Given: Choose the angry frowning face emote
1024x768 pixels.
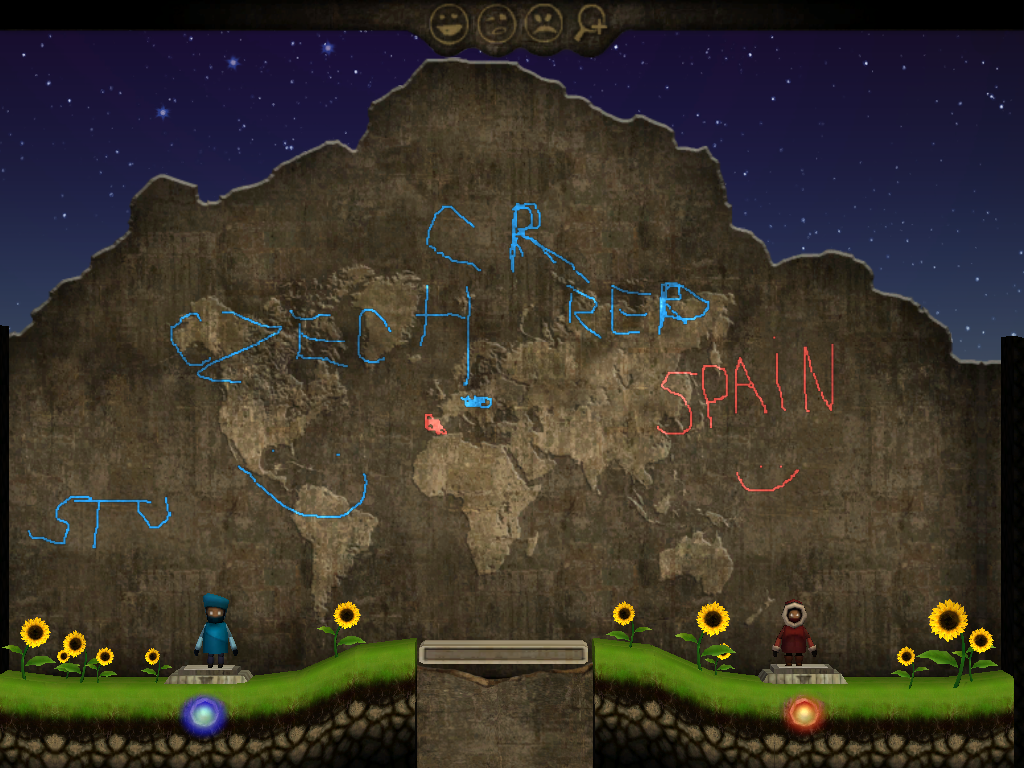Looking at the screenshot, I should click(543, 23).
